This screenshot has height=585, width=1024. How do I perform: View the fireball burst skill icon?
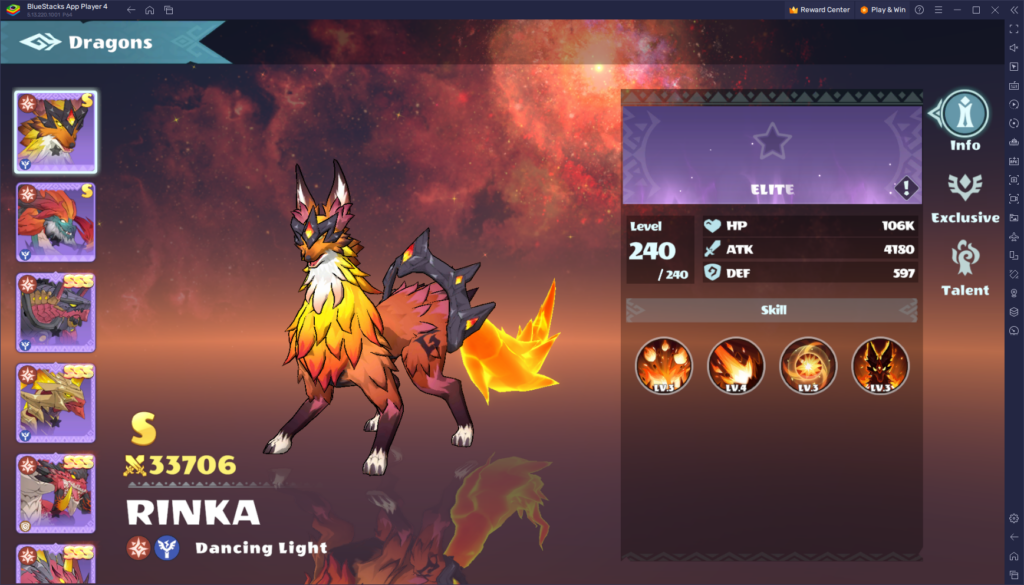pyautogui.click(x=664, y=365)
